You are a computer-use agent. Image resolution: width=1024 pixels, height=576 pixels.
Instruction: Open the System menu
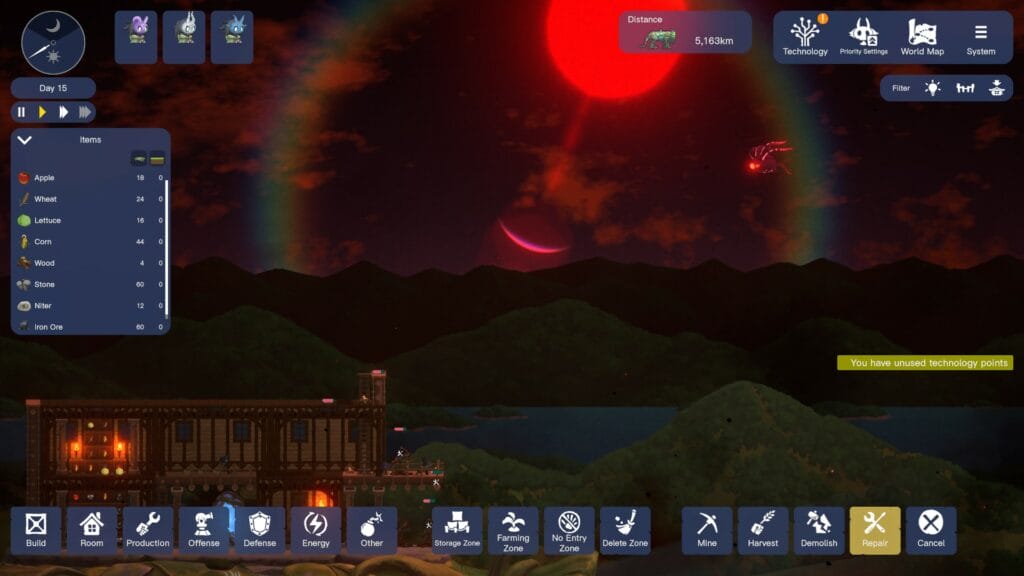(980, 37)
